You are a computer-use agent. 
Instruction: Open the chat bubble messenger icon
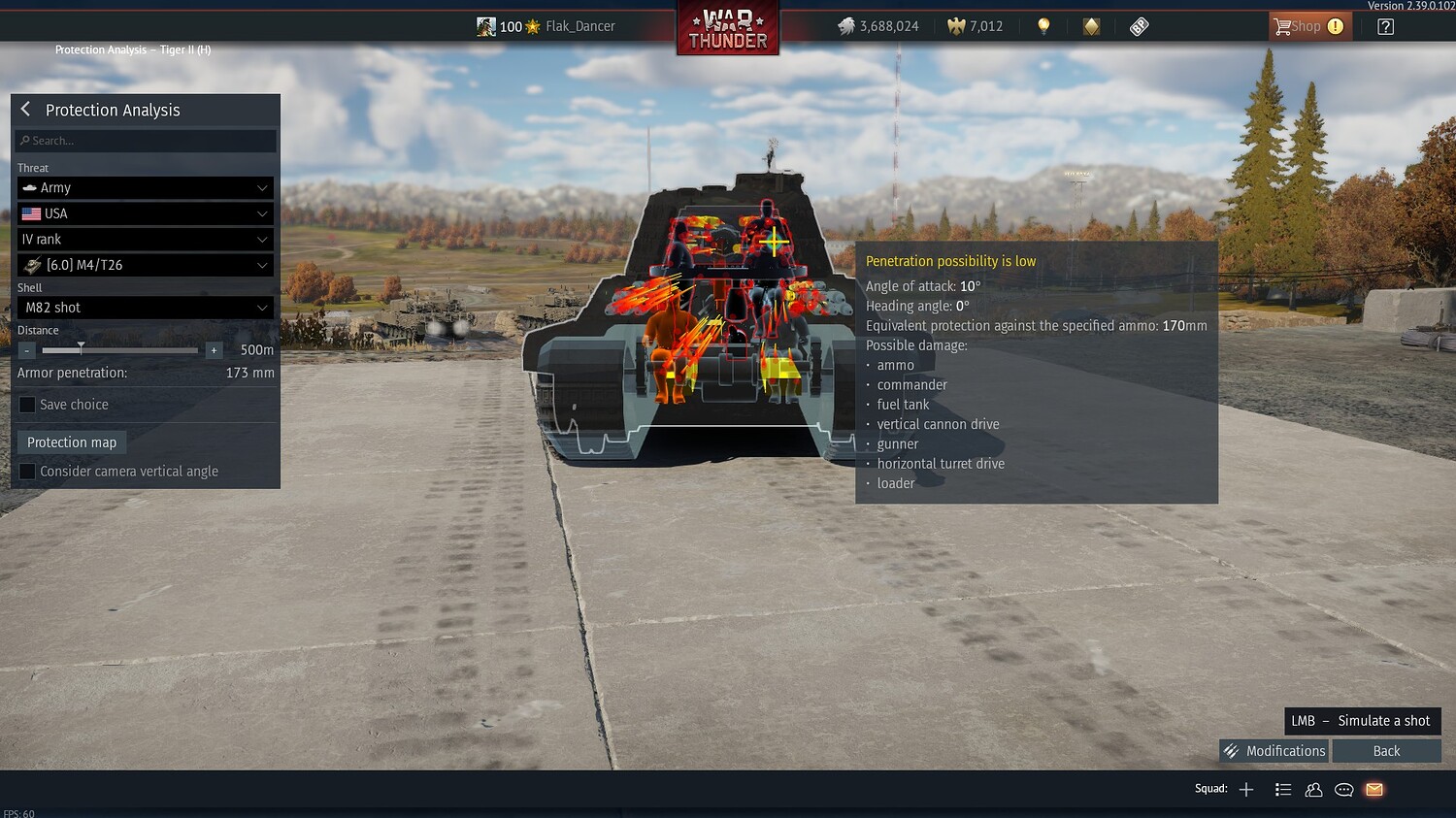click(1343, 790)
